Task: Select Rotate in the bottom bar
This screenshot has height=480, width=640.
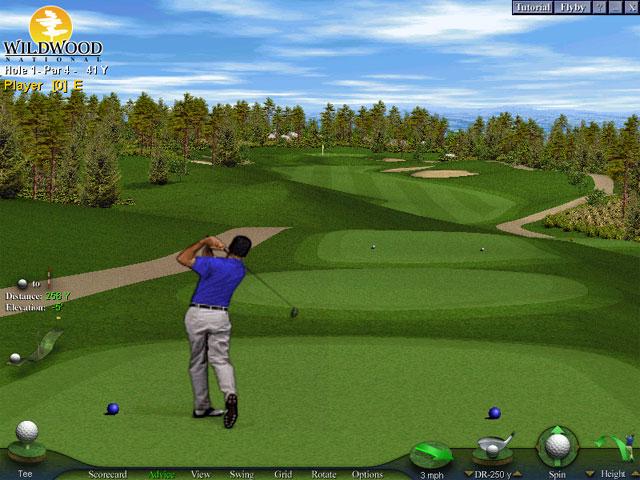Action: (x=323, y=474)
